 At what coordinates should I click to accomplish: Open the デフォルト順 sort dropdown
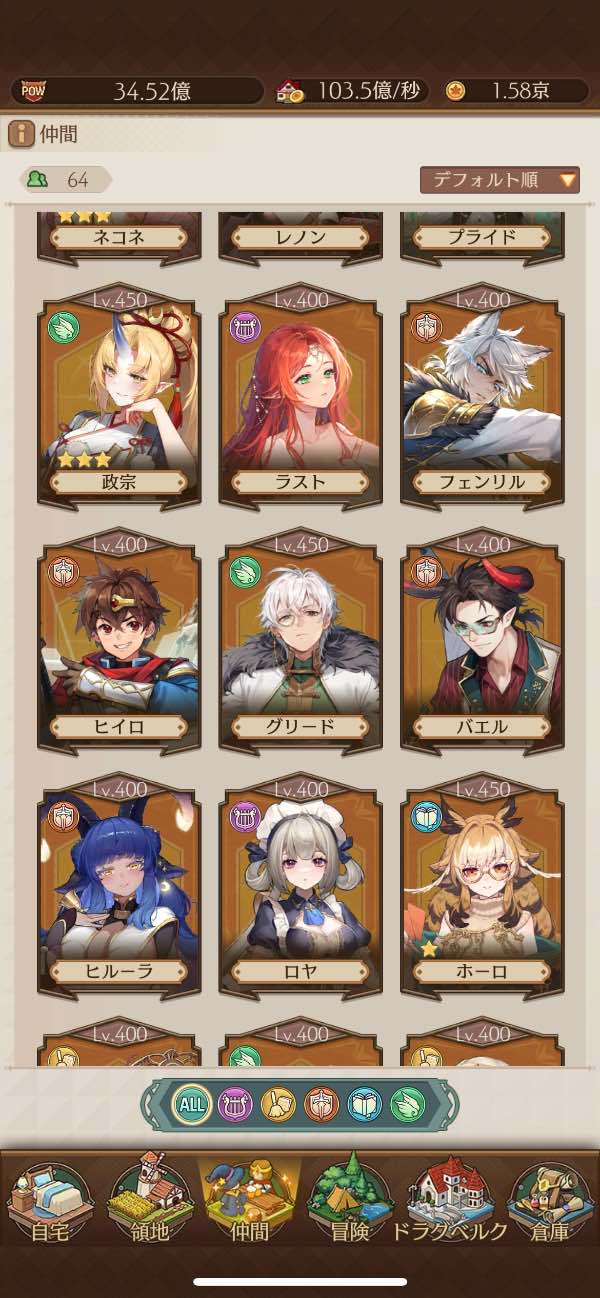click(500, 180)
